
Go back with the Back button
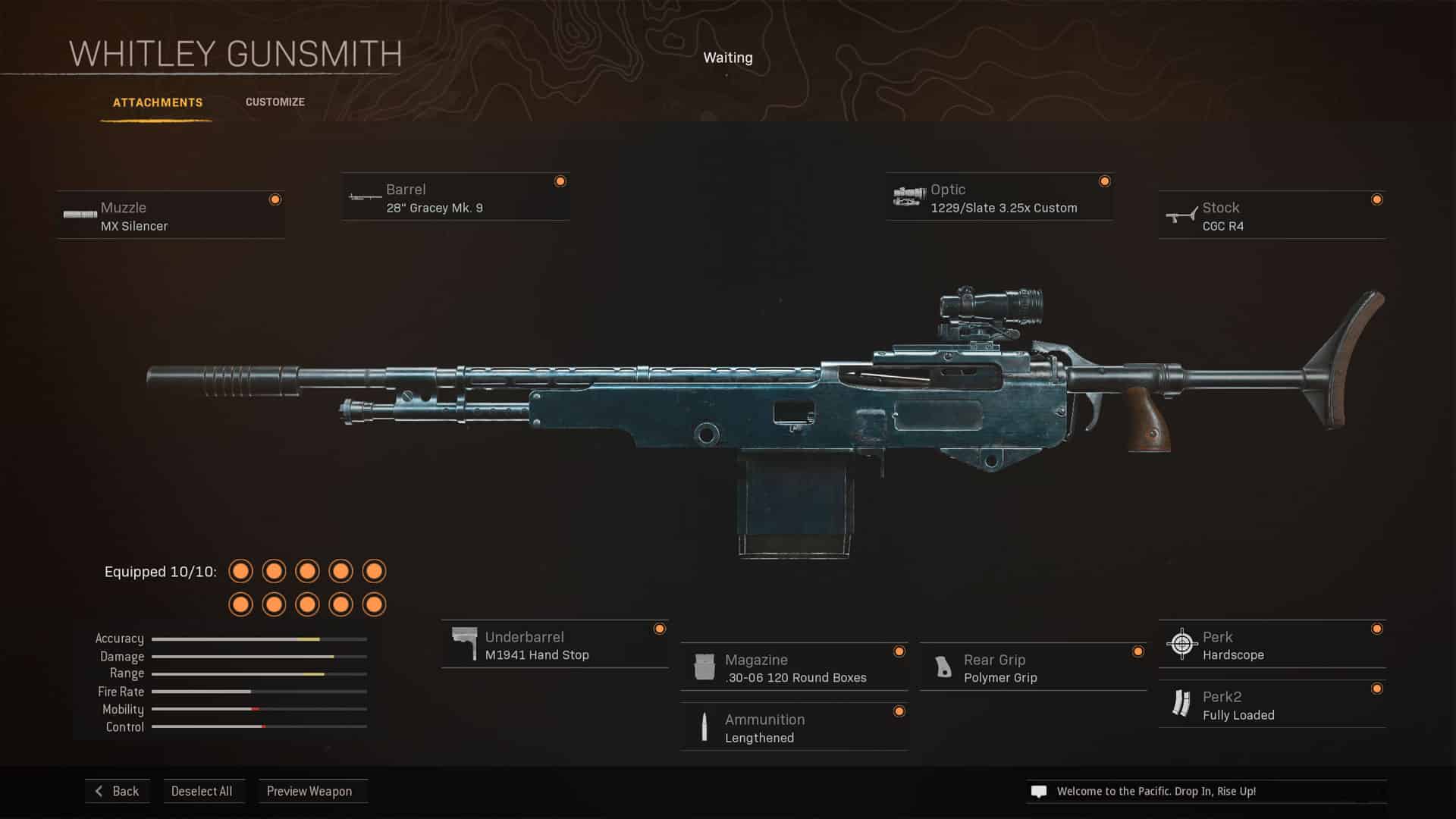pos(118,791)
